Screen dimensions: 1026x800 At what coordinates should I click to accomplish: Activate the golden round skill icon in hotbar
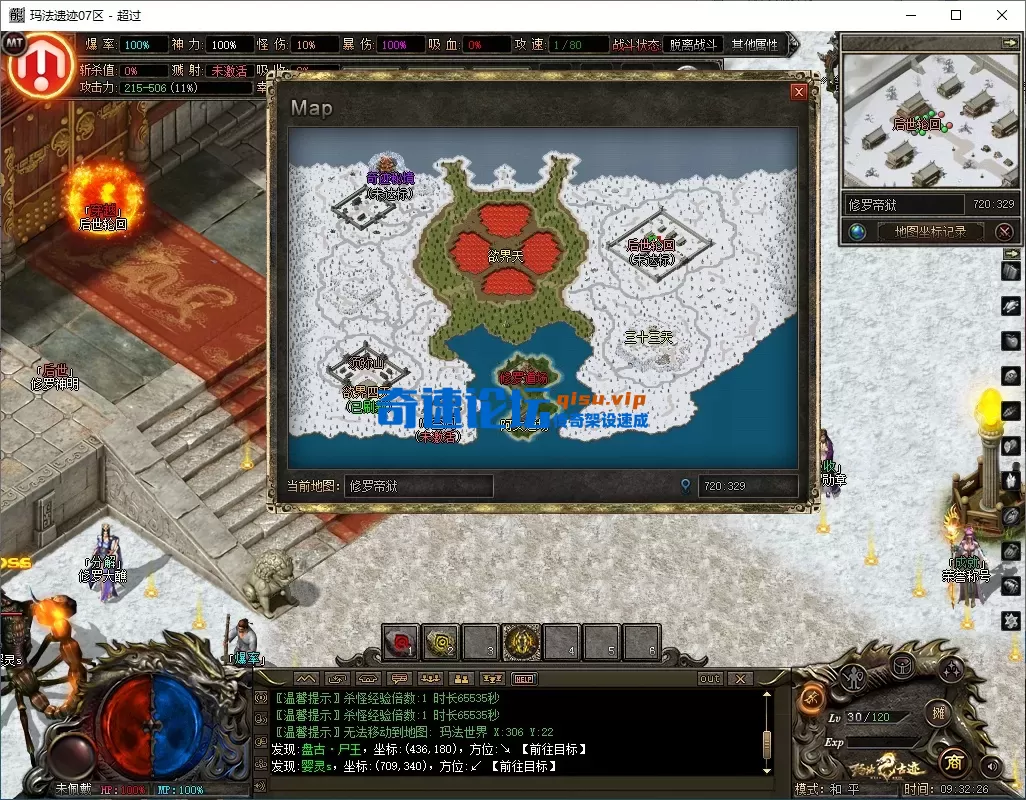pyautogui.click(x=521, y=643)
